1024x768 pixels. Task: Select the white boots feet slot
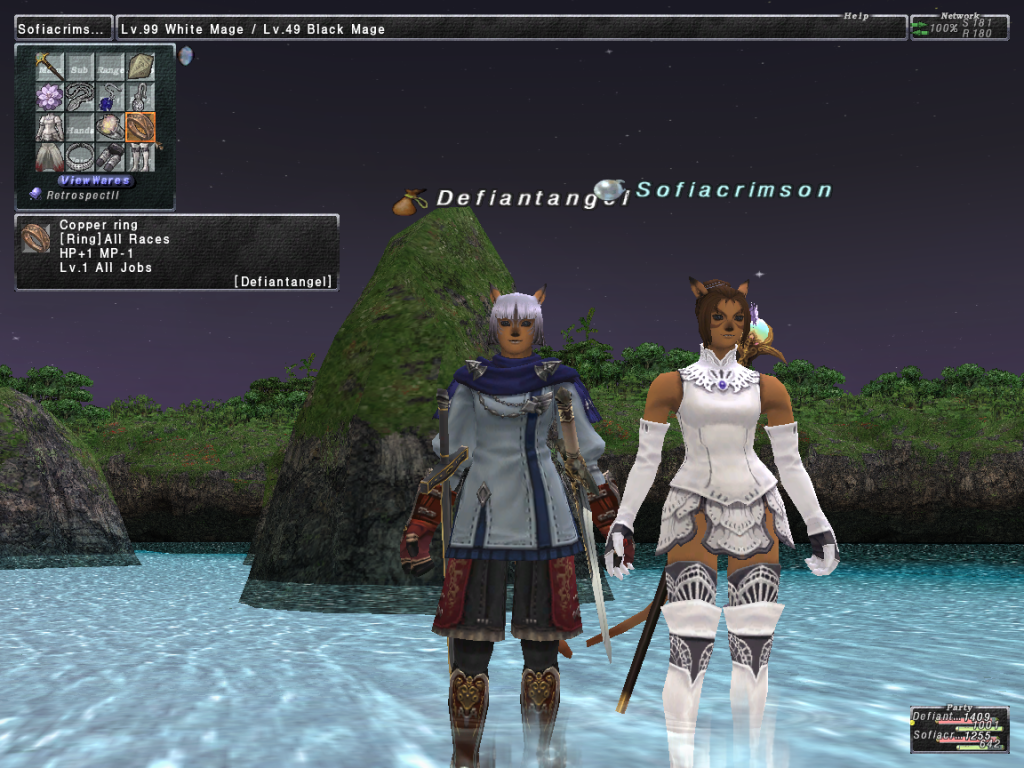coord(141,157)
